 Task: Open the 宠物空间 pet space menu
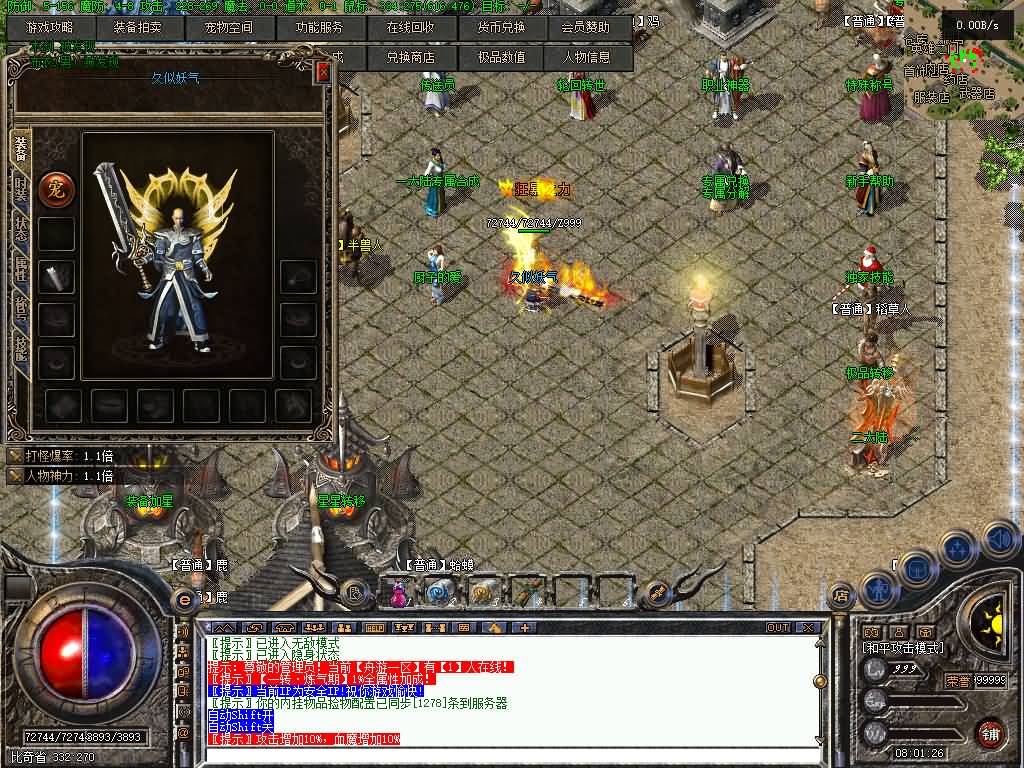click(228, 28)
